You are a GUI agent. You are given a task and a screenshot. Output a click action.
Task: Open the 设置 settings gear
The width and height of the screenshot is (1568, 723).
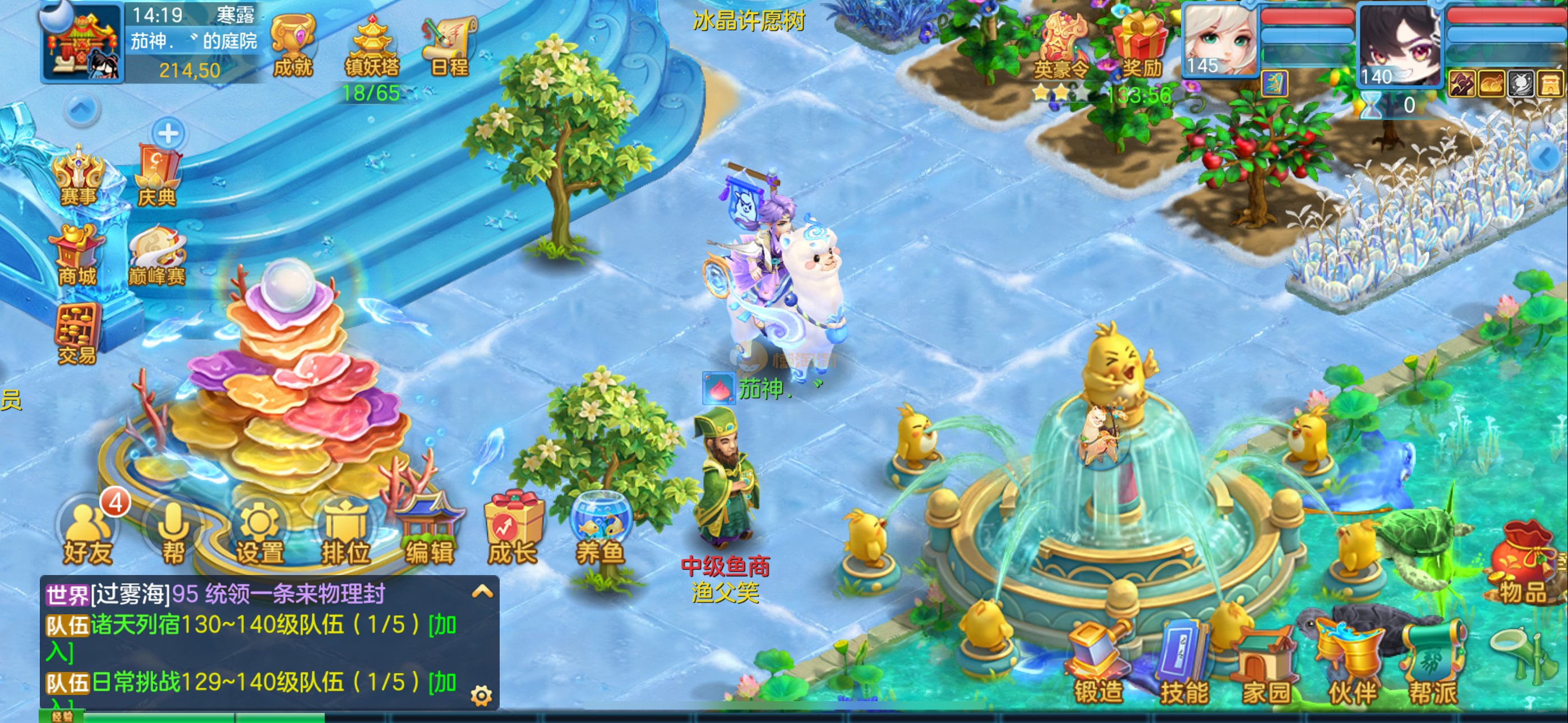260,532
